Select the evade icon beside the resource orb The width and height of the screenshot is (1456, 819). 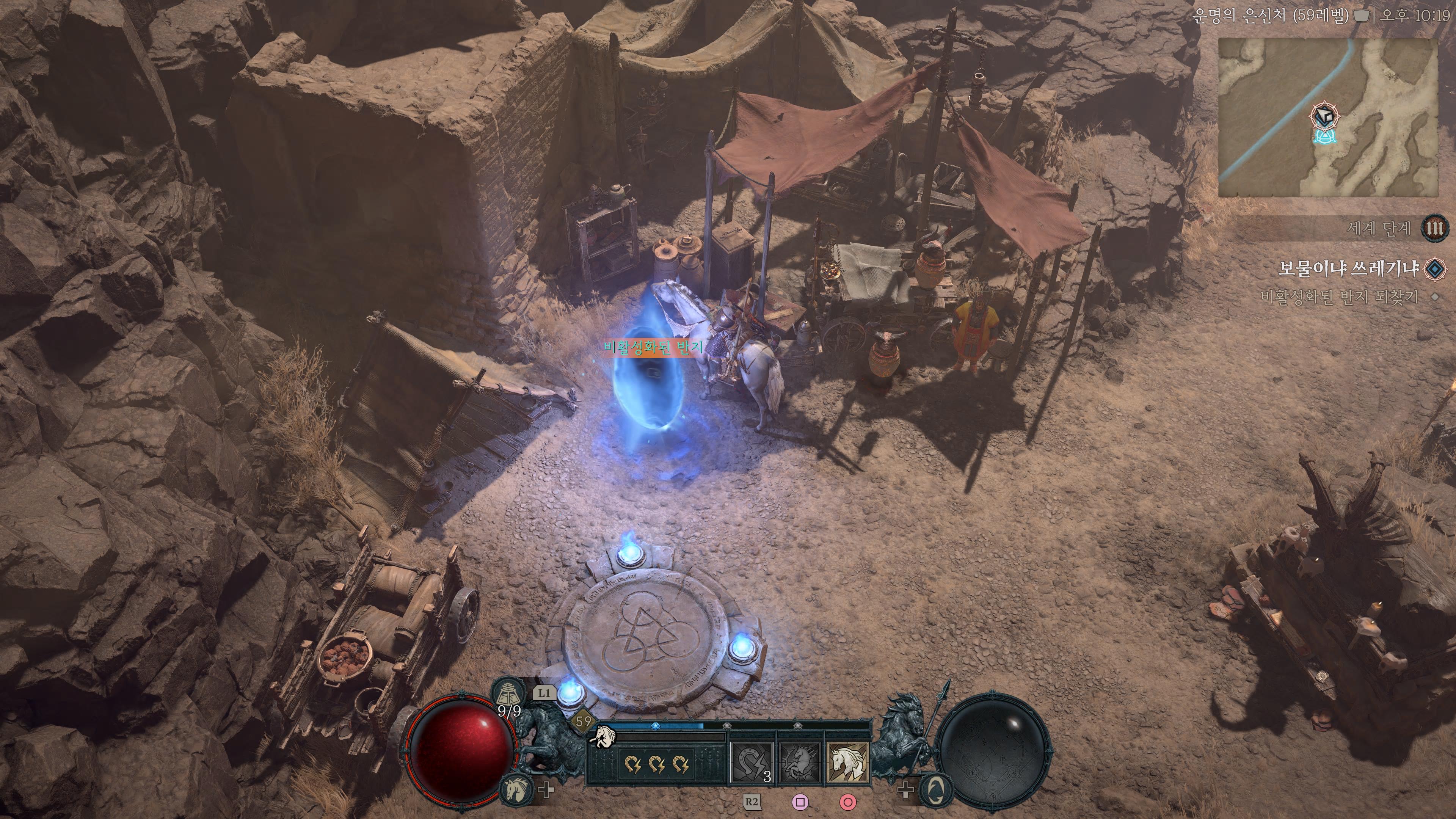coord(937,789)
